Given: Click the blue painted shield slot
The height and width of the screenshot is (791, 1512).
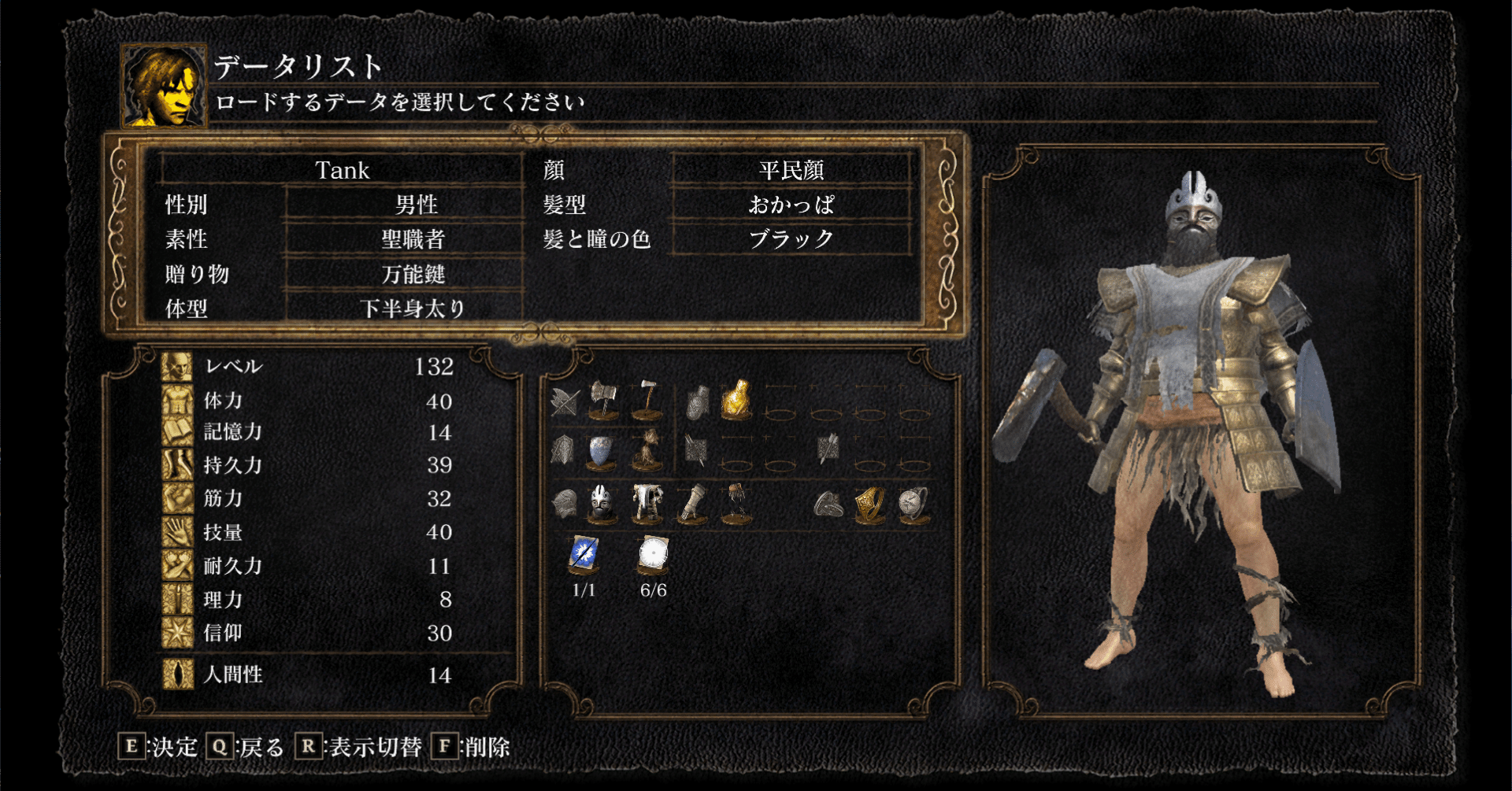Looking at the screenshot, I should [599, 450].
